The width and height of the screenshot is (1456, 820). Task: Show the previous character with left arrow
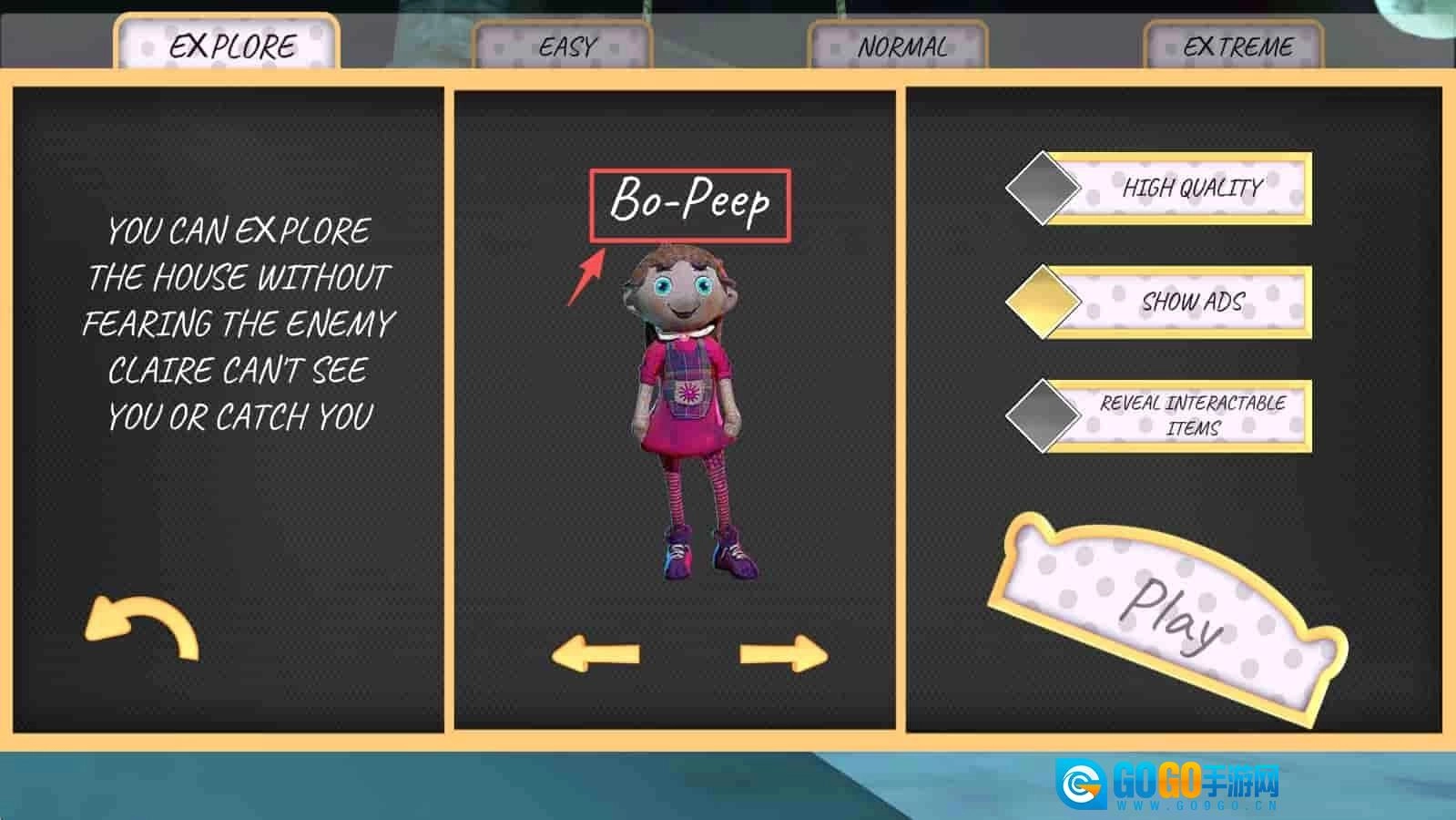coord(596,653)
